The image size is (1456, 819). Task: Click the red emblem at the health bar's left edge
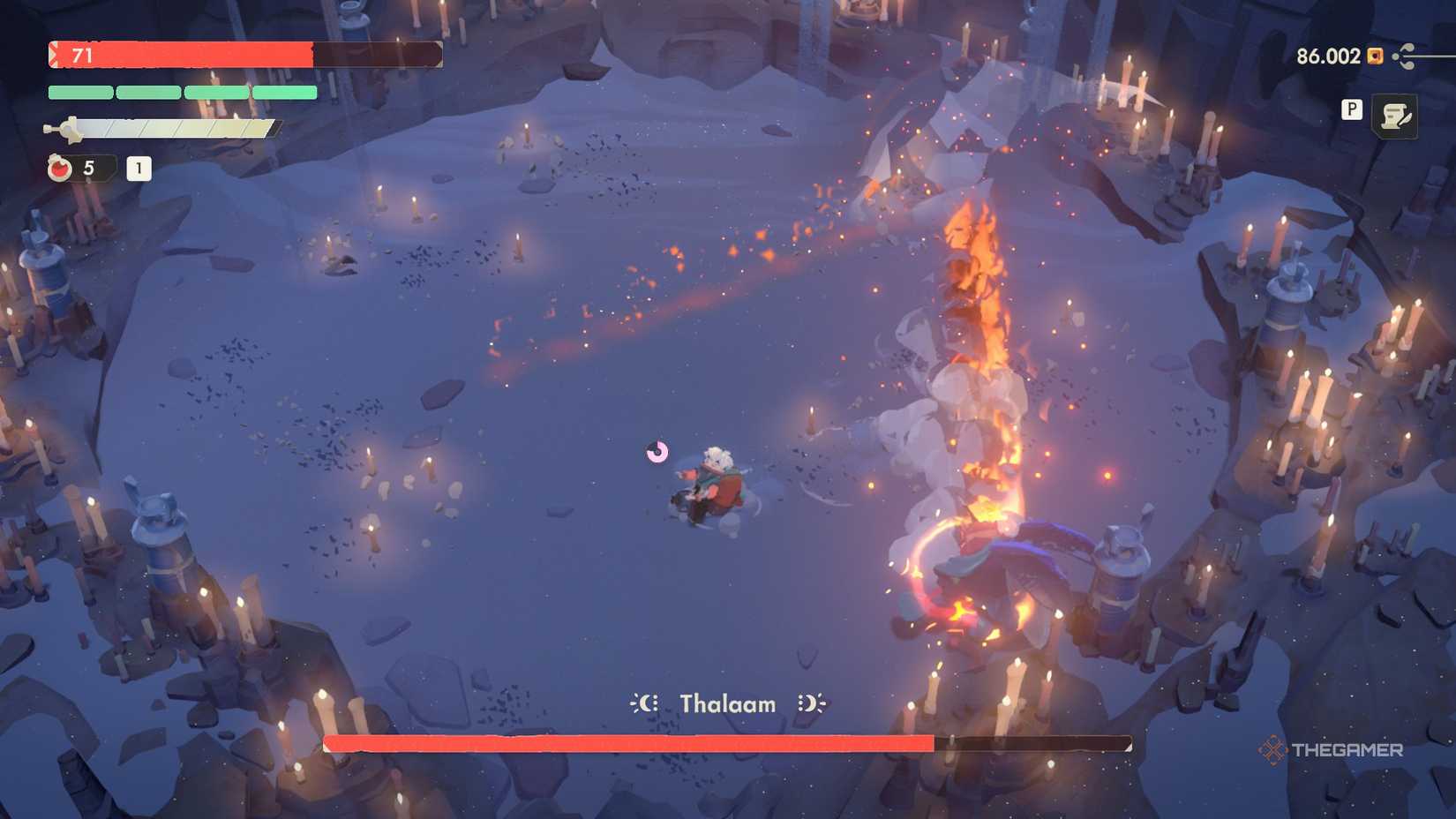pyautogui.click(x=55, y=55)
